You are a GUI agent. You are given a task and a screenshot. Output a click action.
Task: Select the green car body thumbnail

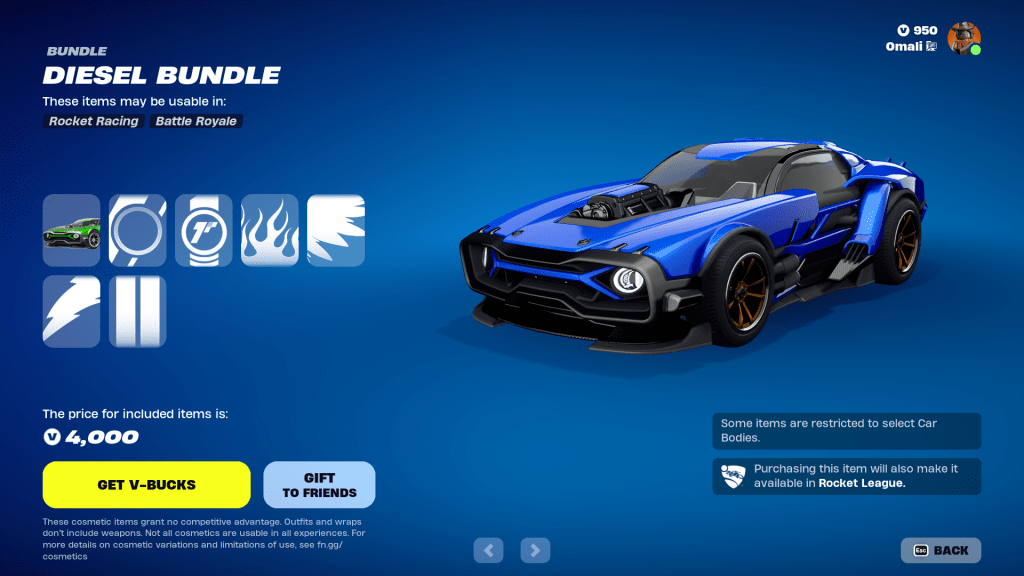click(71, 230)
